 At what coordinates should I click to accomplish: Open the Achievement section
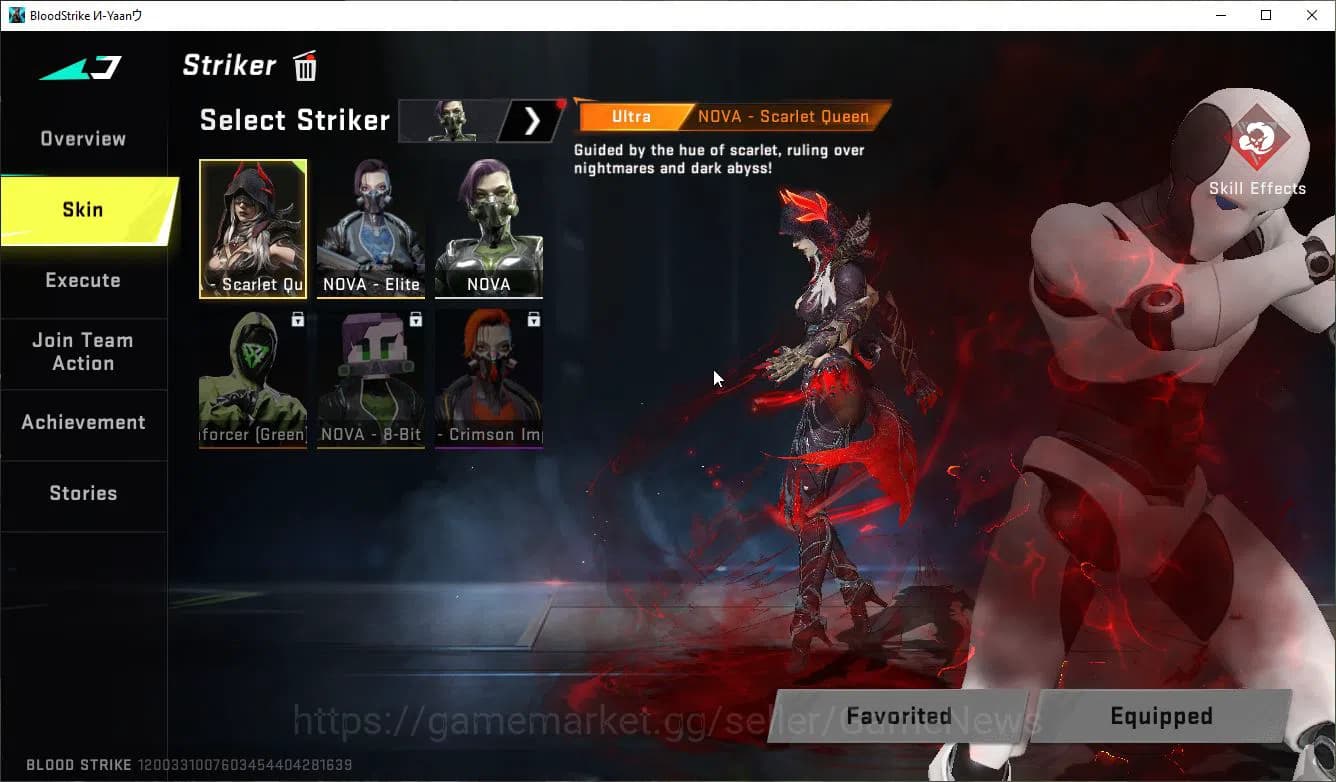(82, 422)
